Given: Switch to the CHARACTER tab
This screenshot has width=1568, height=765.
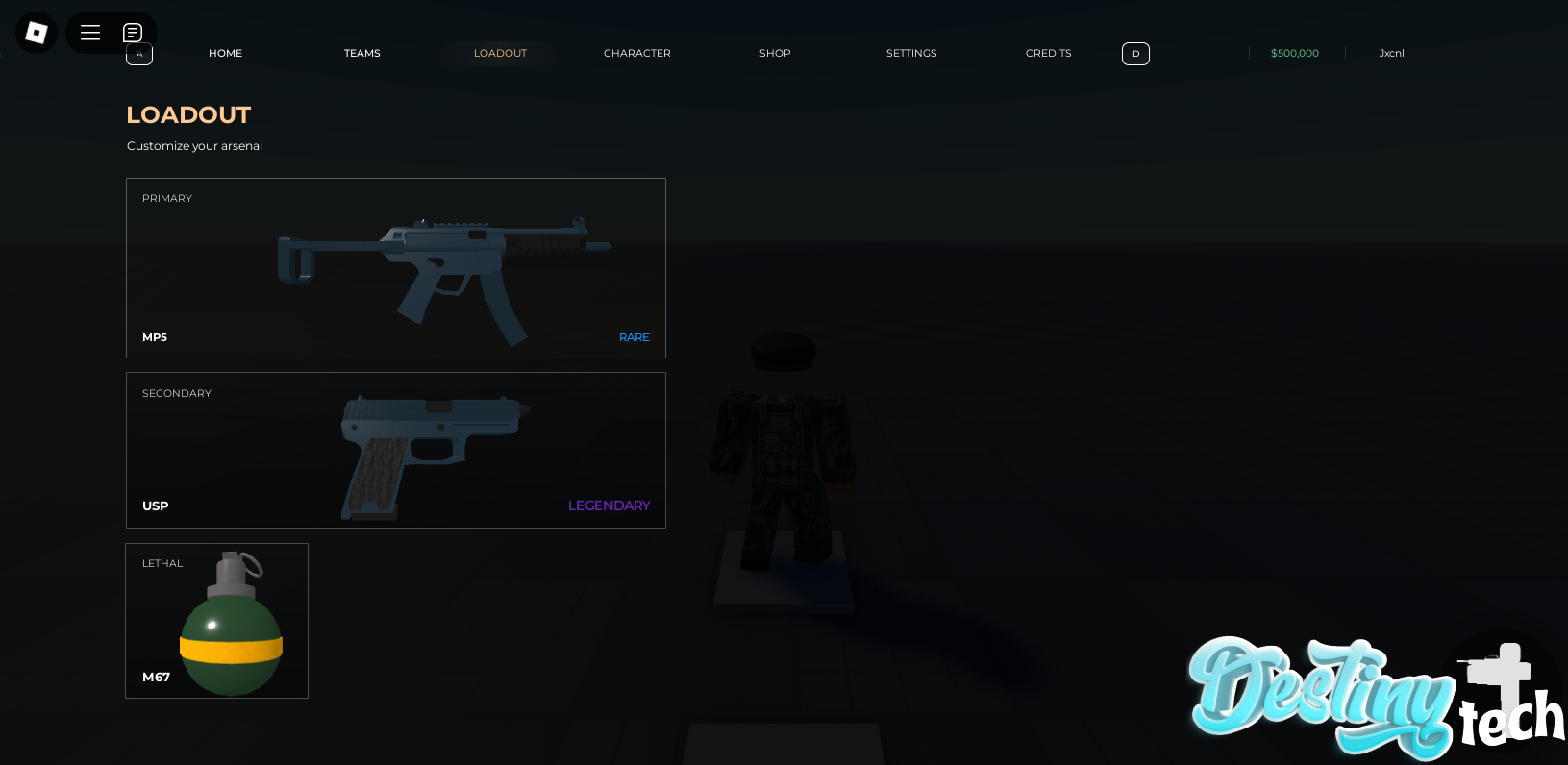Looking at the screenshot, I should coord(636,53).
